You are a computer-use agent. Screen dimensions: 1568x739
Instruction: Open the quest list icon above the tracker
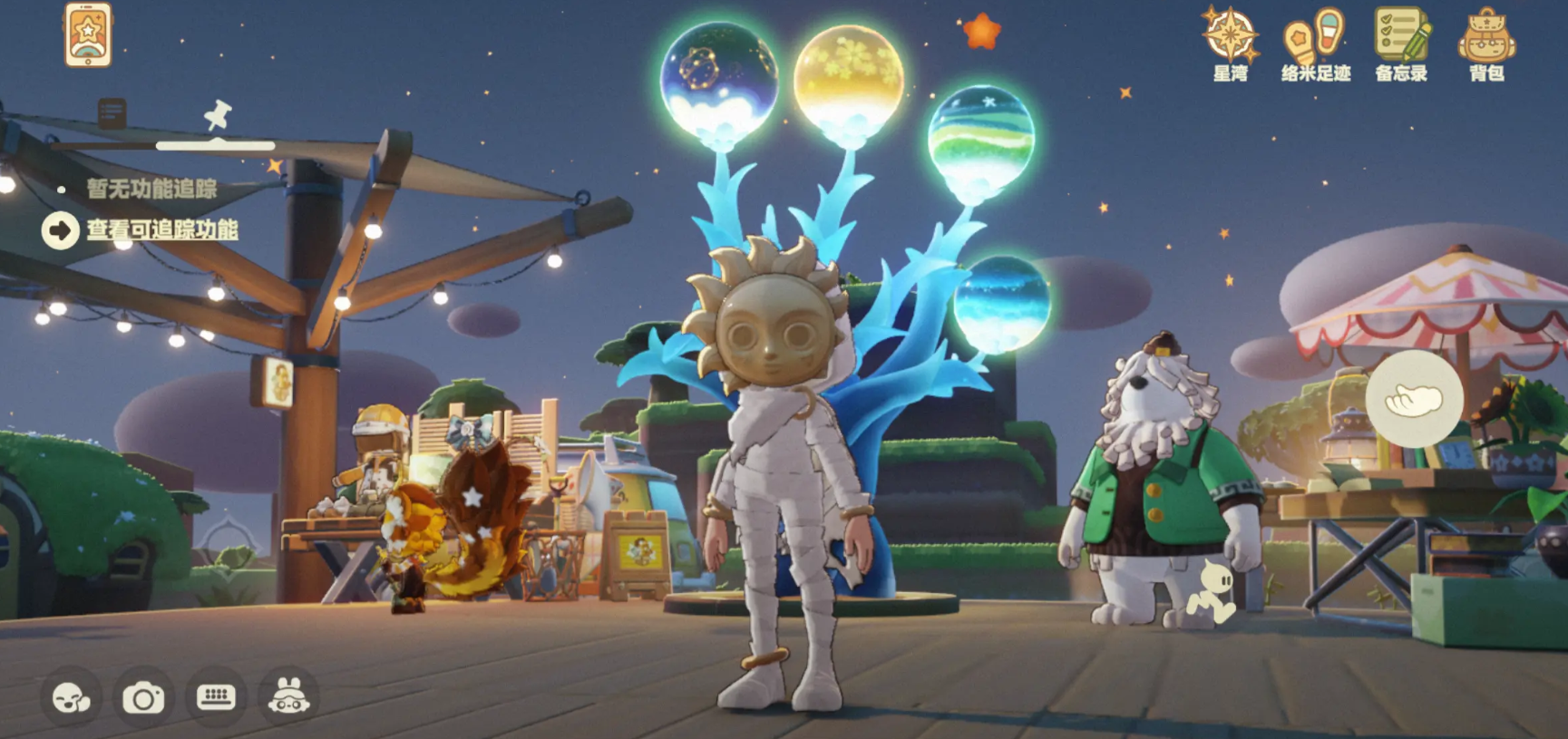111,115
